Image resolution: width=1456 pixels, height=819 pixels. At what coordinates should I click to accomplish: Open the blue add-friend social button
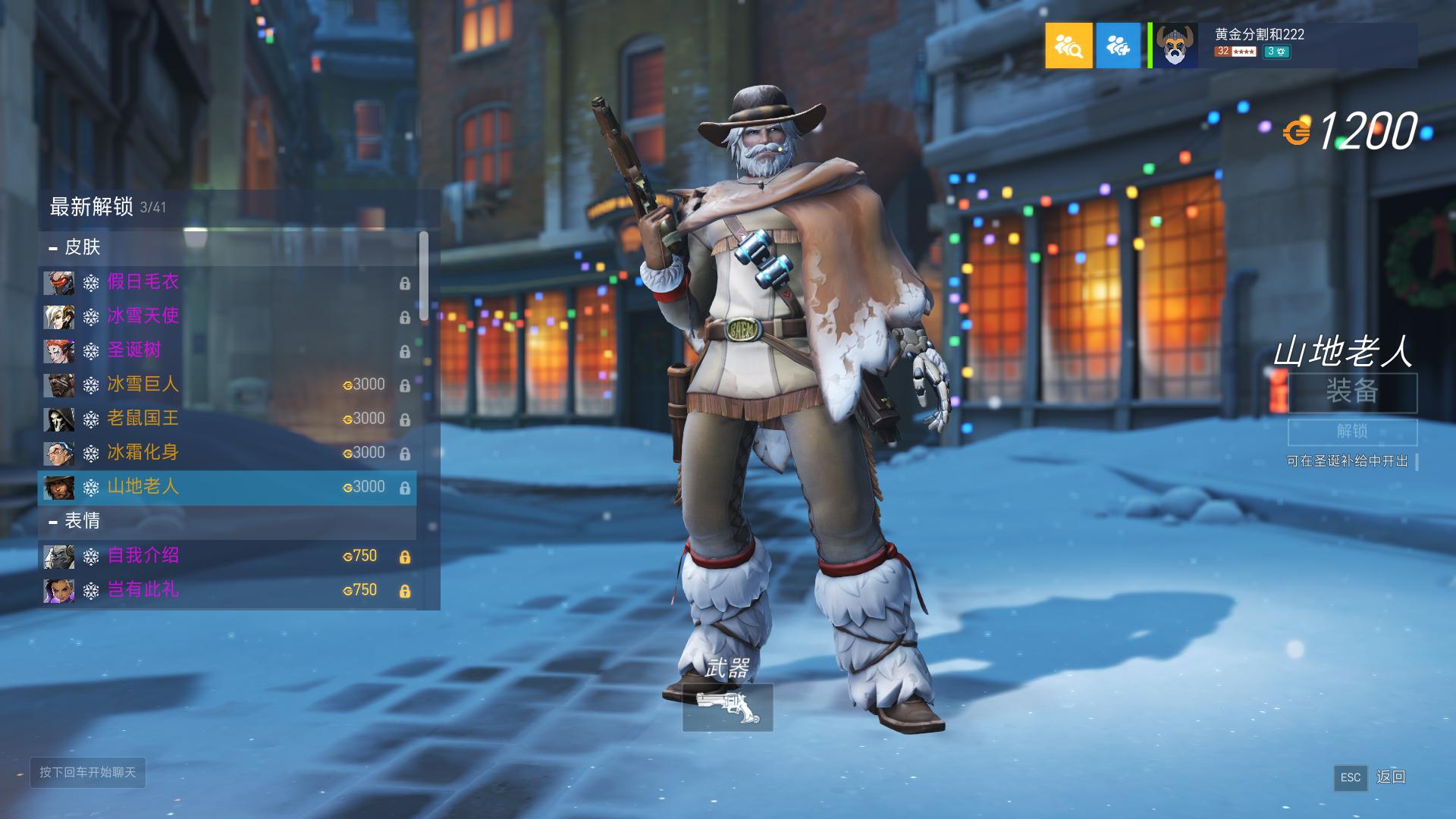1118,45
